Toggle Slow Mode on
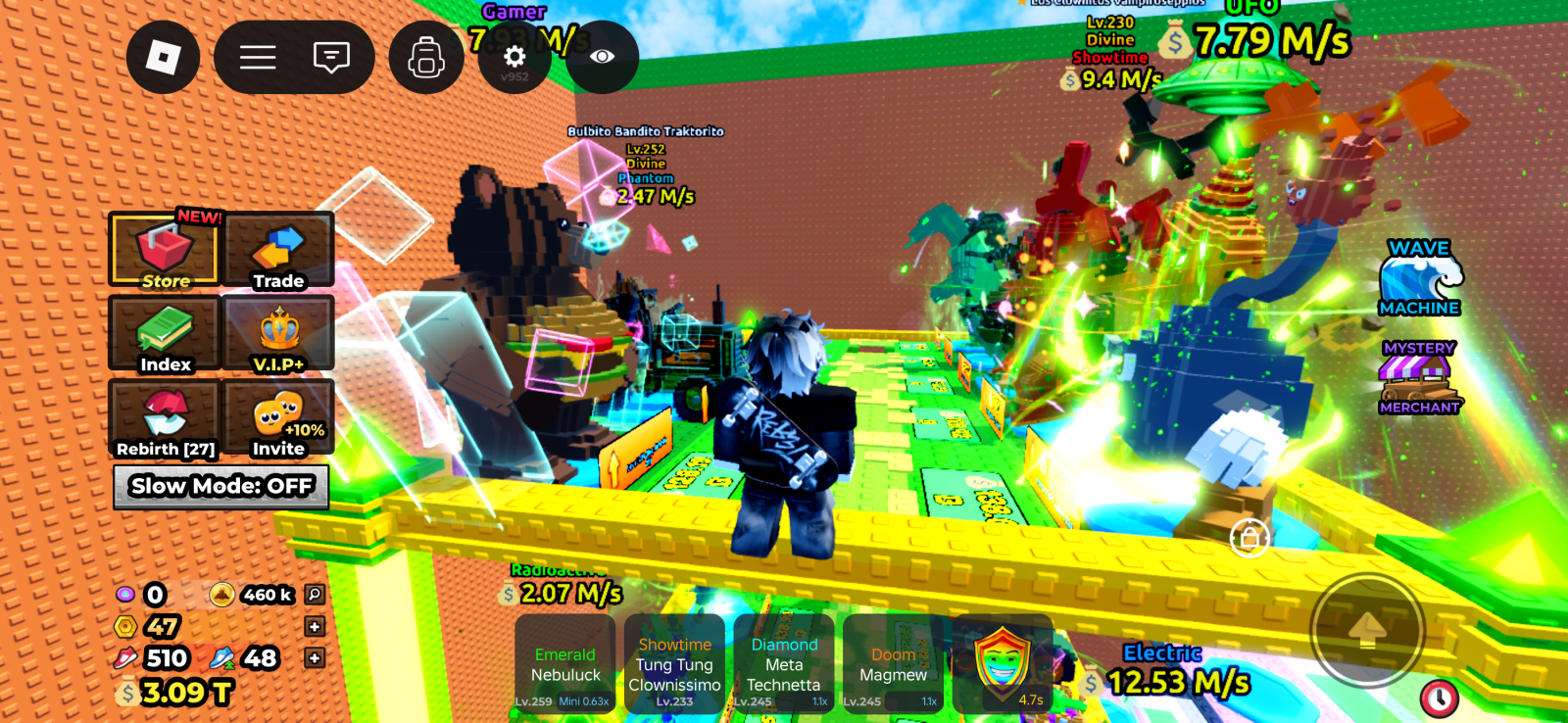 (220, 486)
